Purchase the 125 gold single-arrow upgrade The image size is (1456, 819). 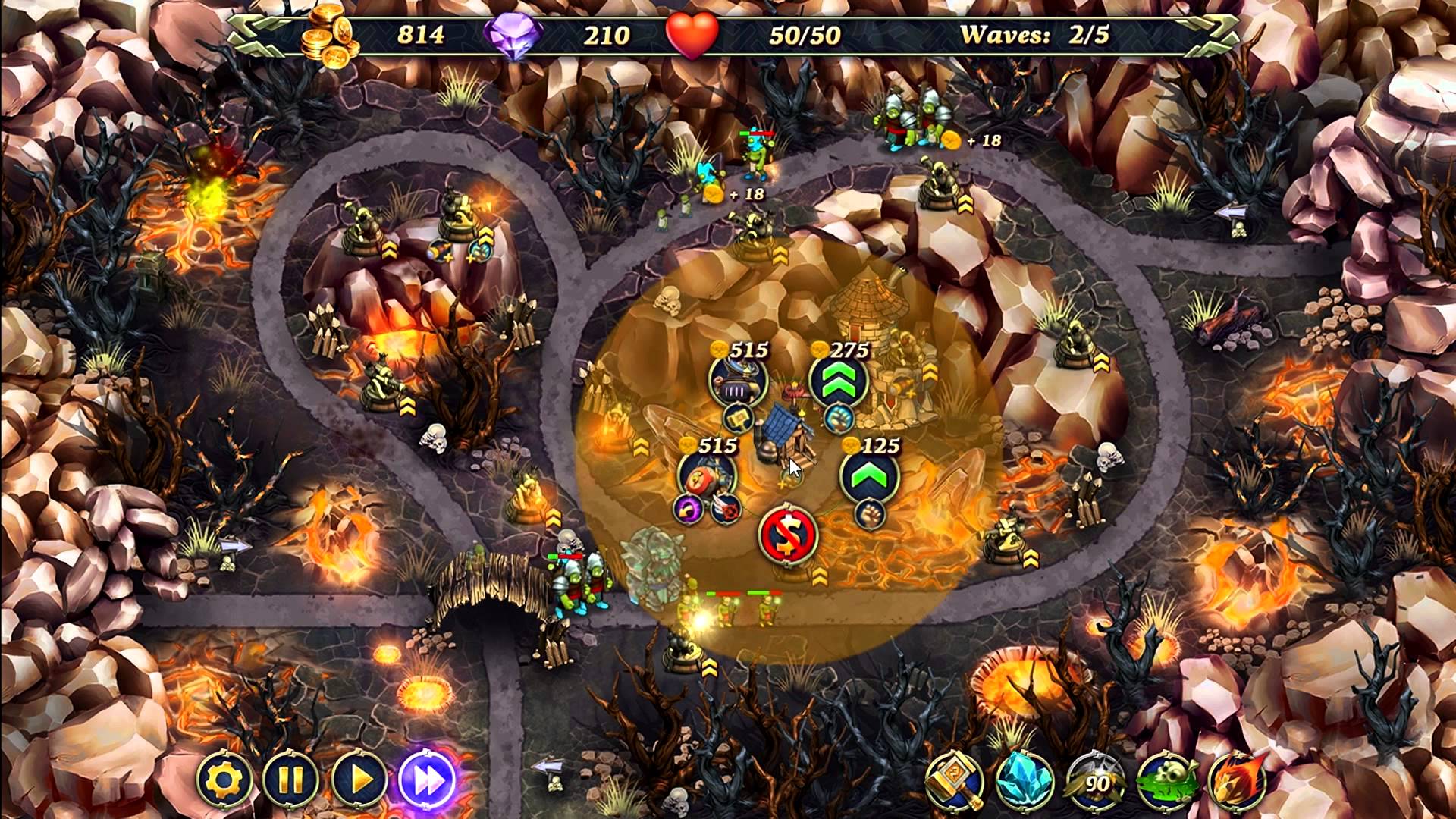pyautogui.click(x=869, y=476)
